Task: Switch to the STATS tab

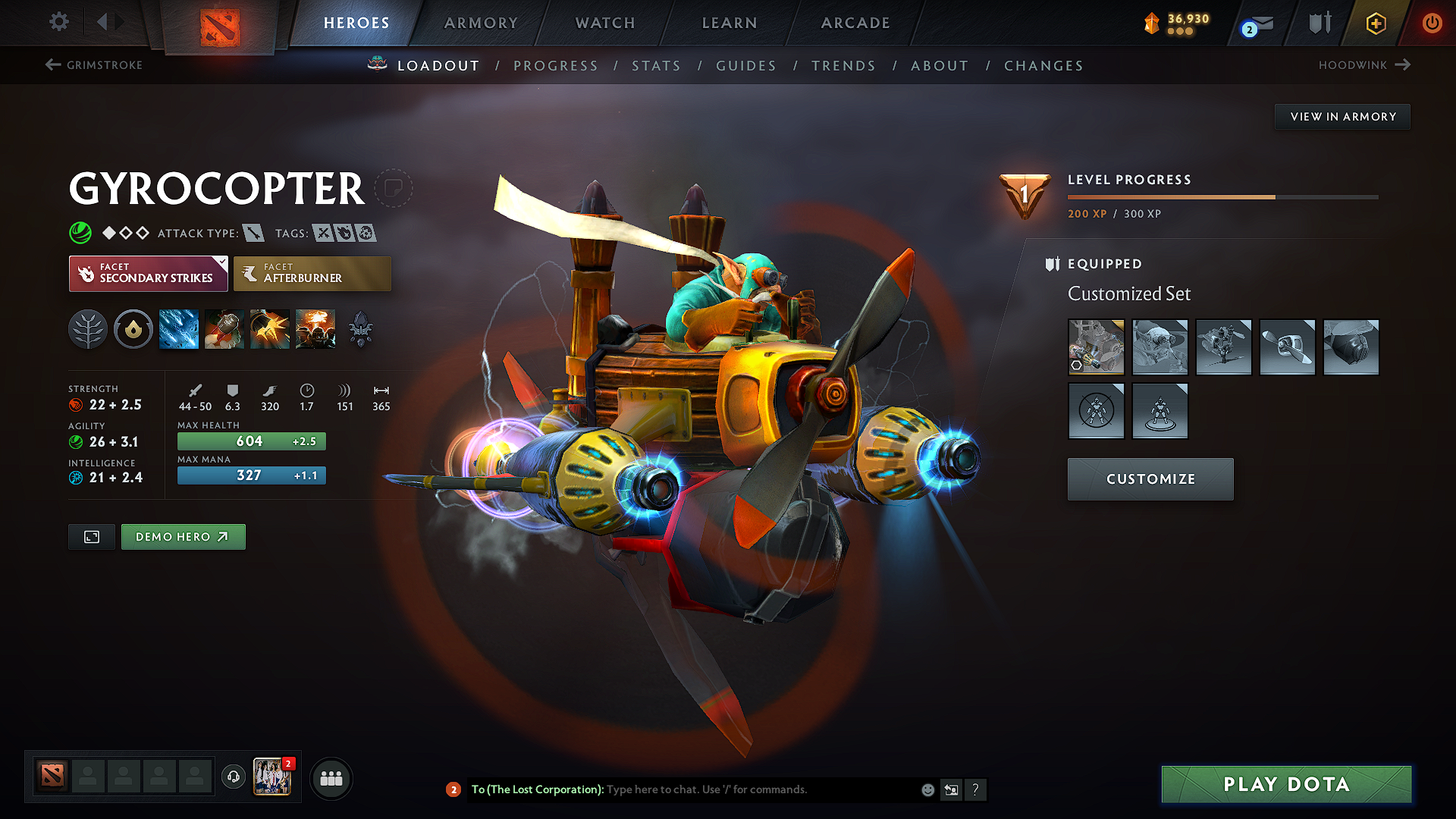Action: point(656,65)
